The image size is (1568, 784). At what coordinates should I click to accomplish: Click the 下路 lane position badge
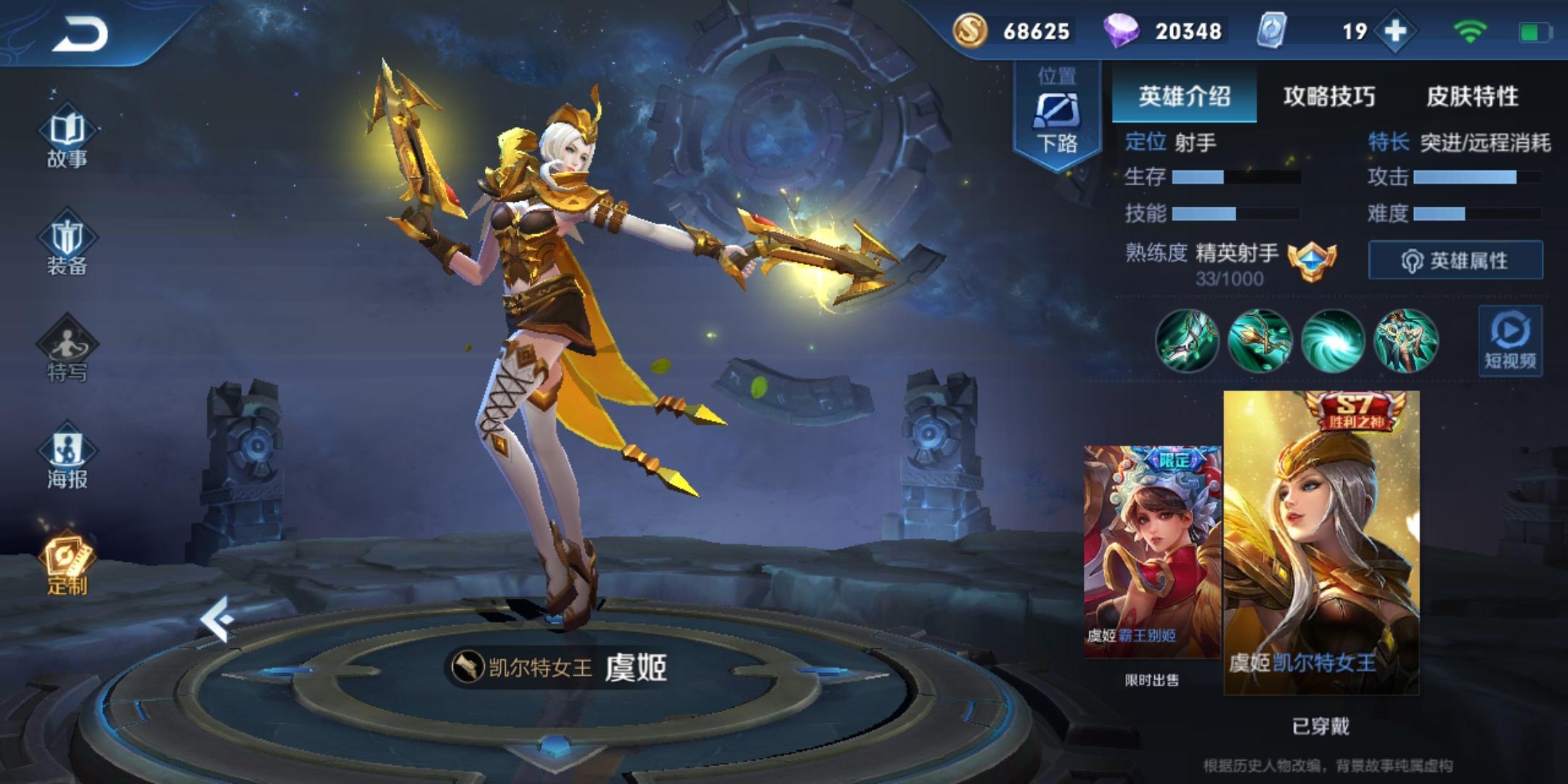point(1057,115)
